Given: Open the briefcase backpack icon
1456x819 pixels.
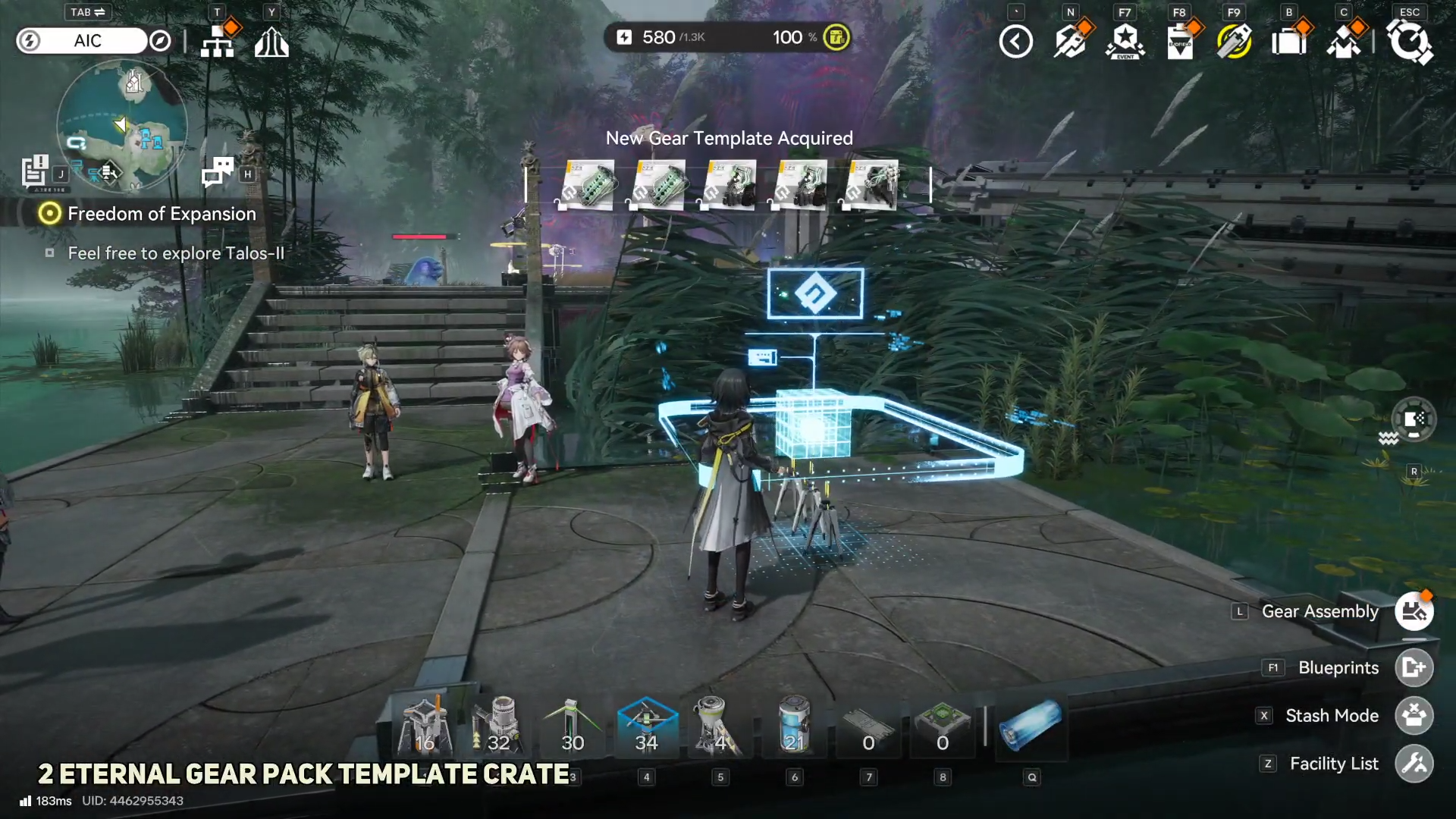Looking at the screenshot, I should [1289, 42].
